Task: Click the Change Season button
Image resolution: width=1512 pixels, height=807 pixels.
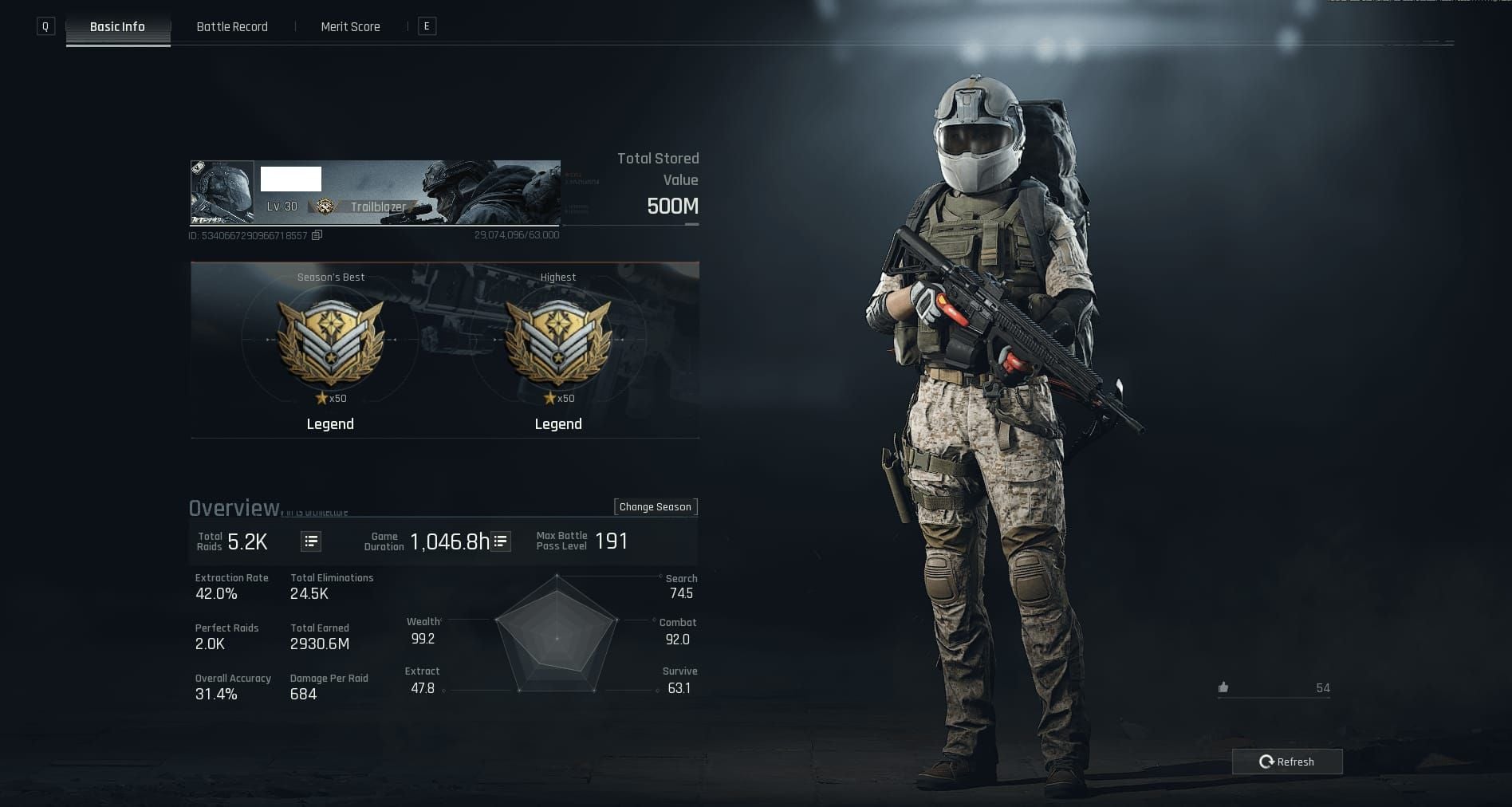Action: tap(655, 507)
